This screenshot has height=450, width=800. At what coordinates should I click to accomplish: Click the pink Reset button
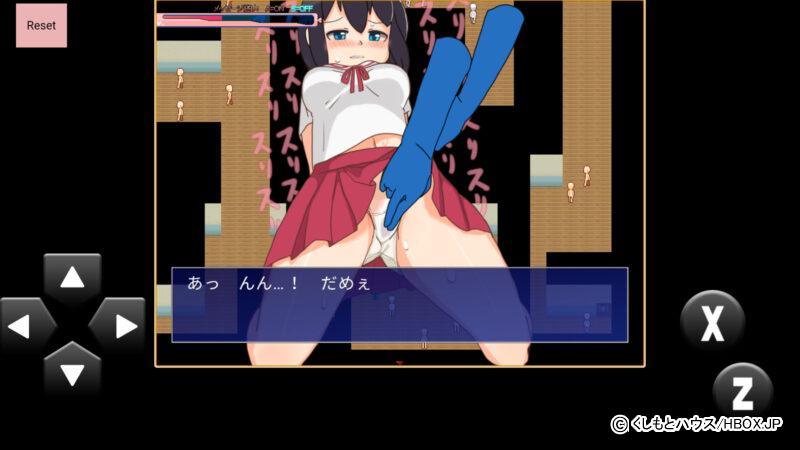(x=41, y=25)
